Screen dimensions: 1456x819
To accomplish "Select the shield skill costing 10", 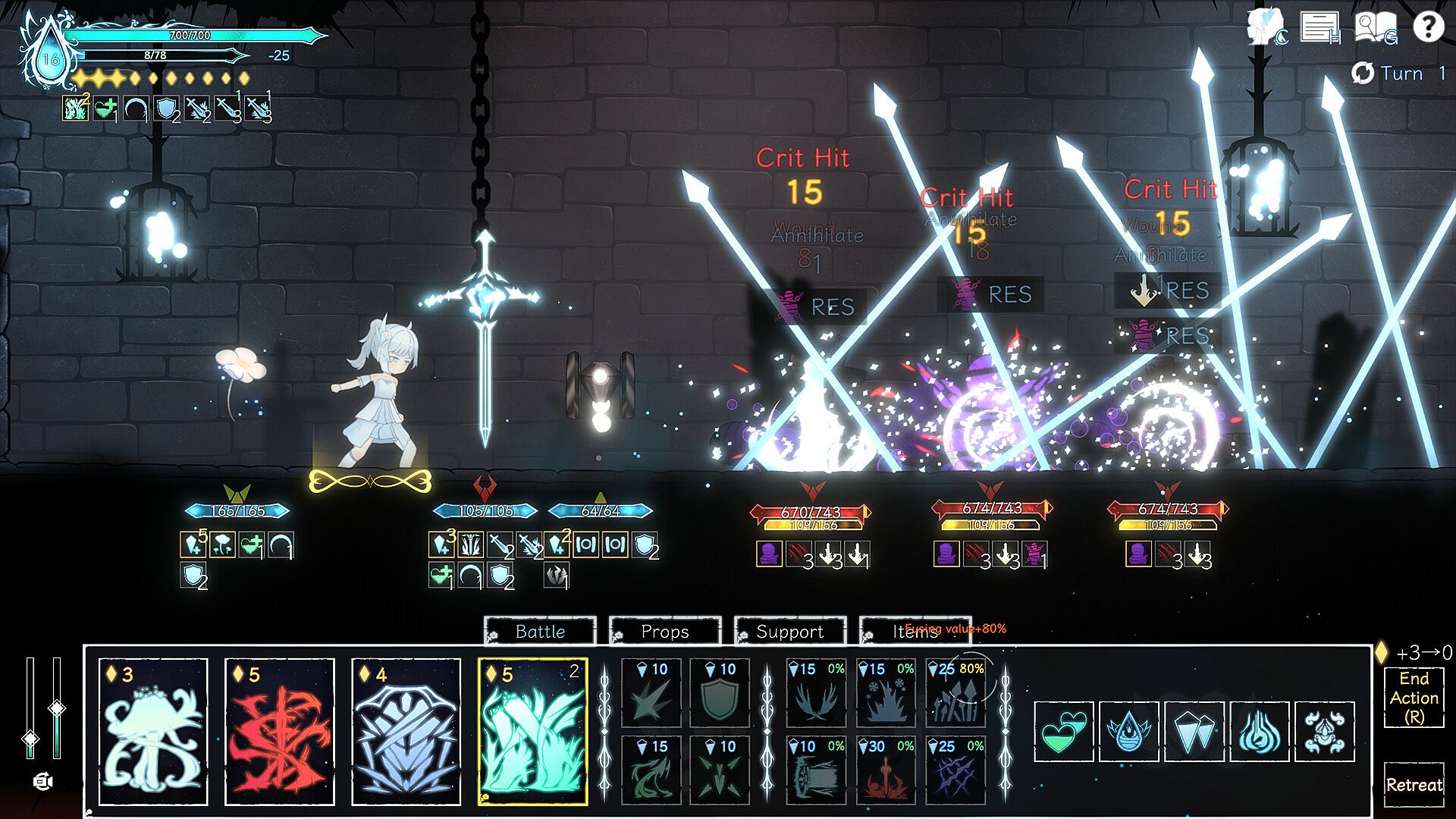I will 720,693.
